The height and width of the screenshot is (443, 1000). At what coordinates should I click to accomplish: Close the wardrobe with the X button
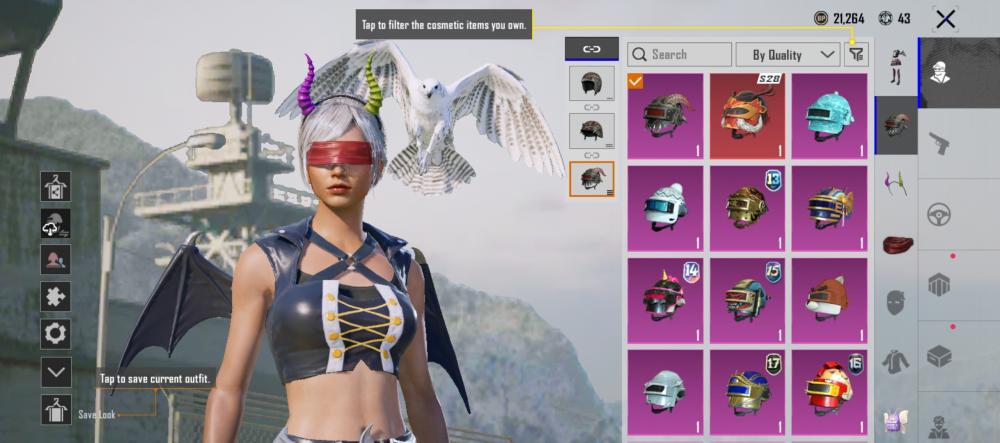(x=944, y=18)
